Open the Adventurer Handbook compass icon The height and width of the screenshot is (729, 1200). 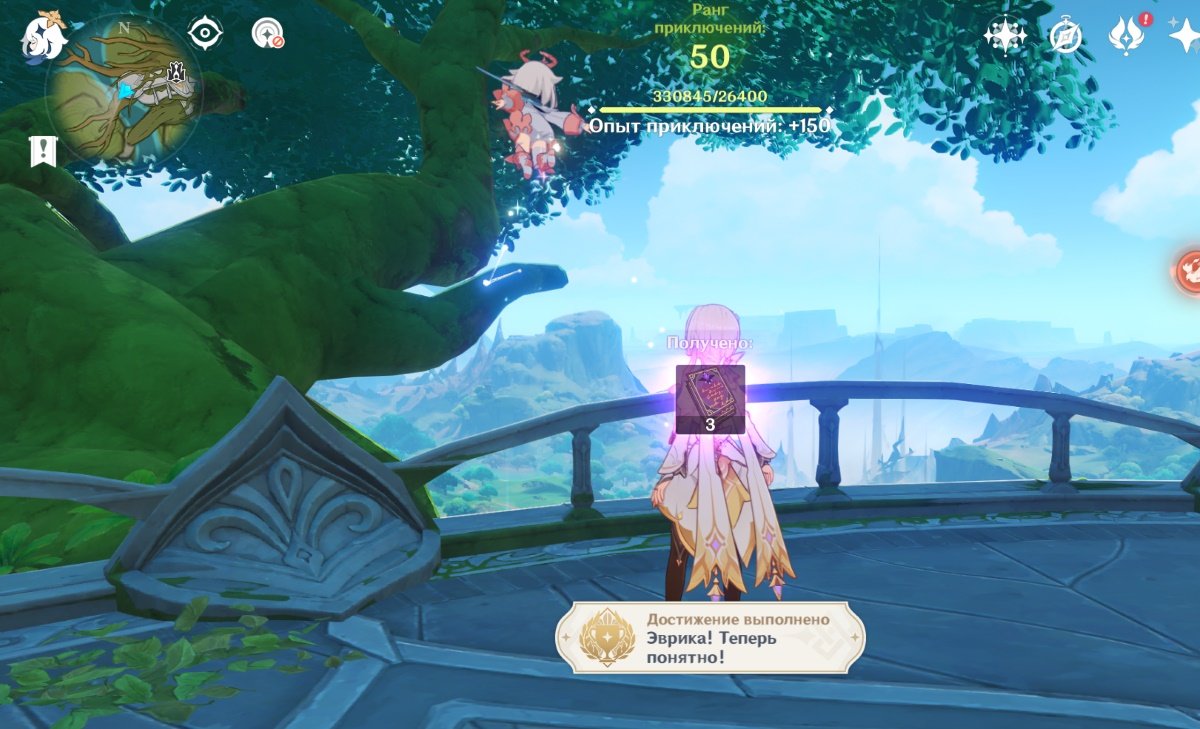pos(1066,37)
